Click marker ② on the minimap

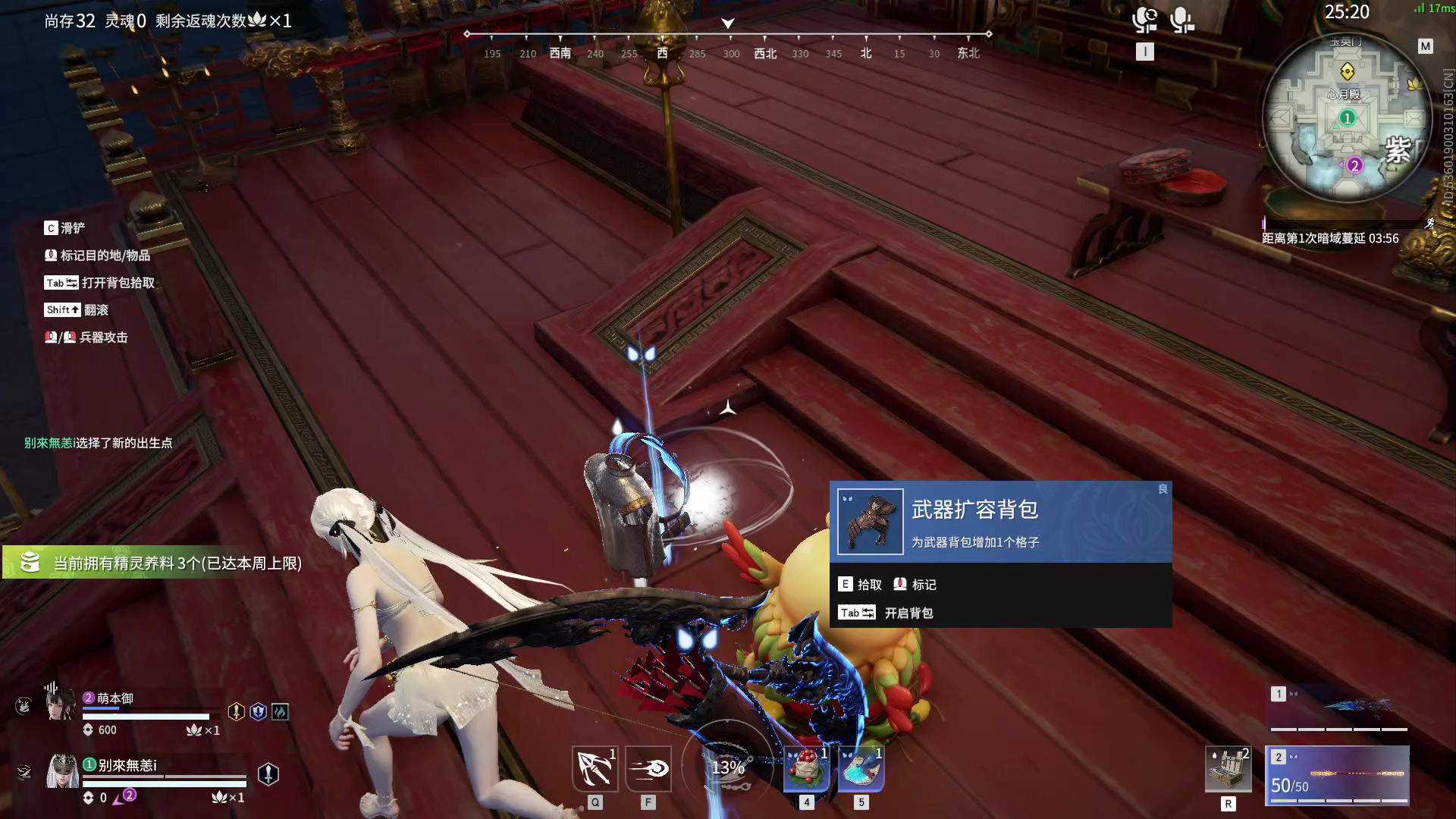1354,165
